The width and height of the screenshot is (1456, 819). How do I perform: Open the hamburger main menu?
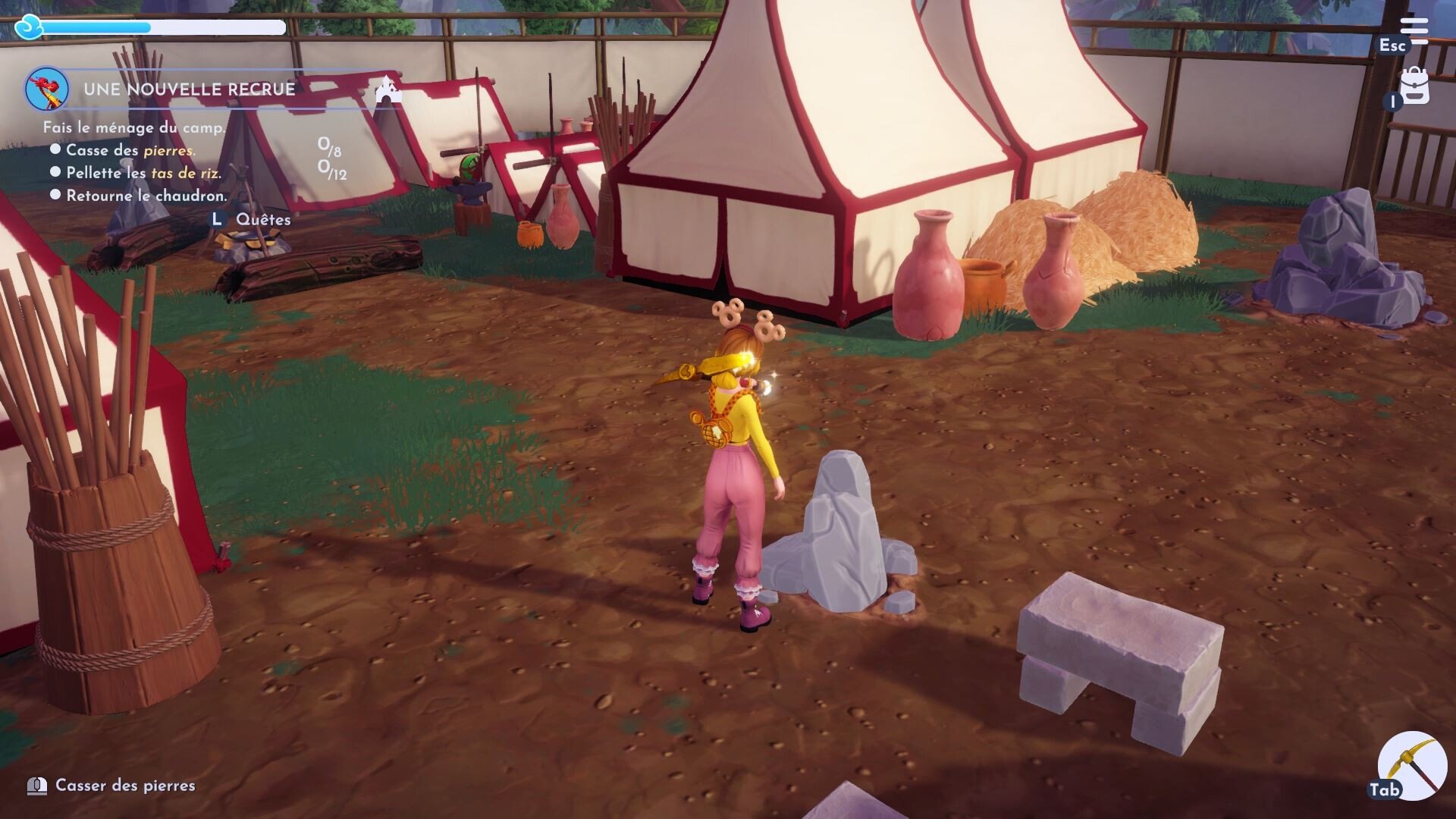point(1414,30)
